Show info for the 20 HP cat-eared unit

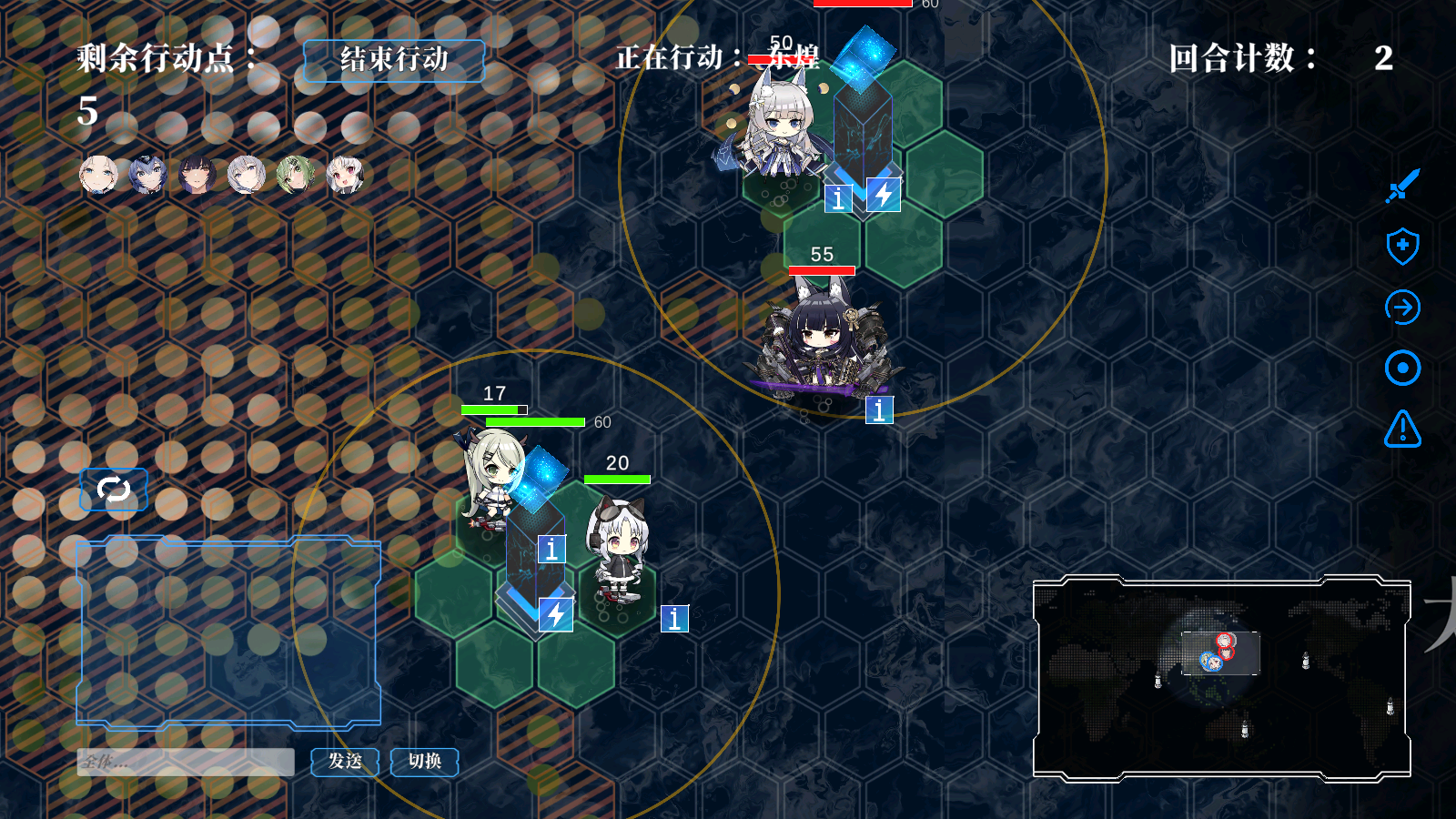click(x=674, y=619)
